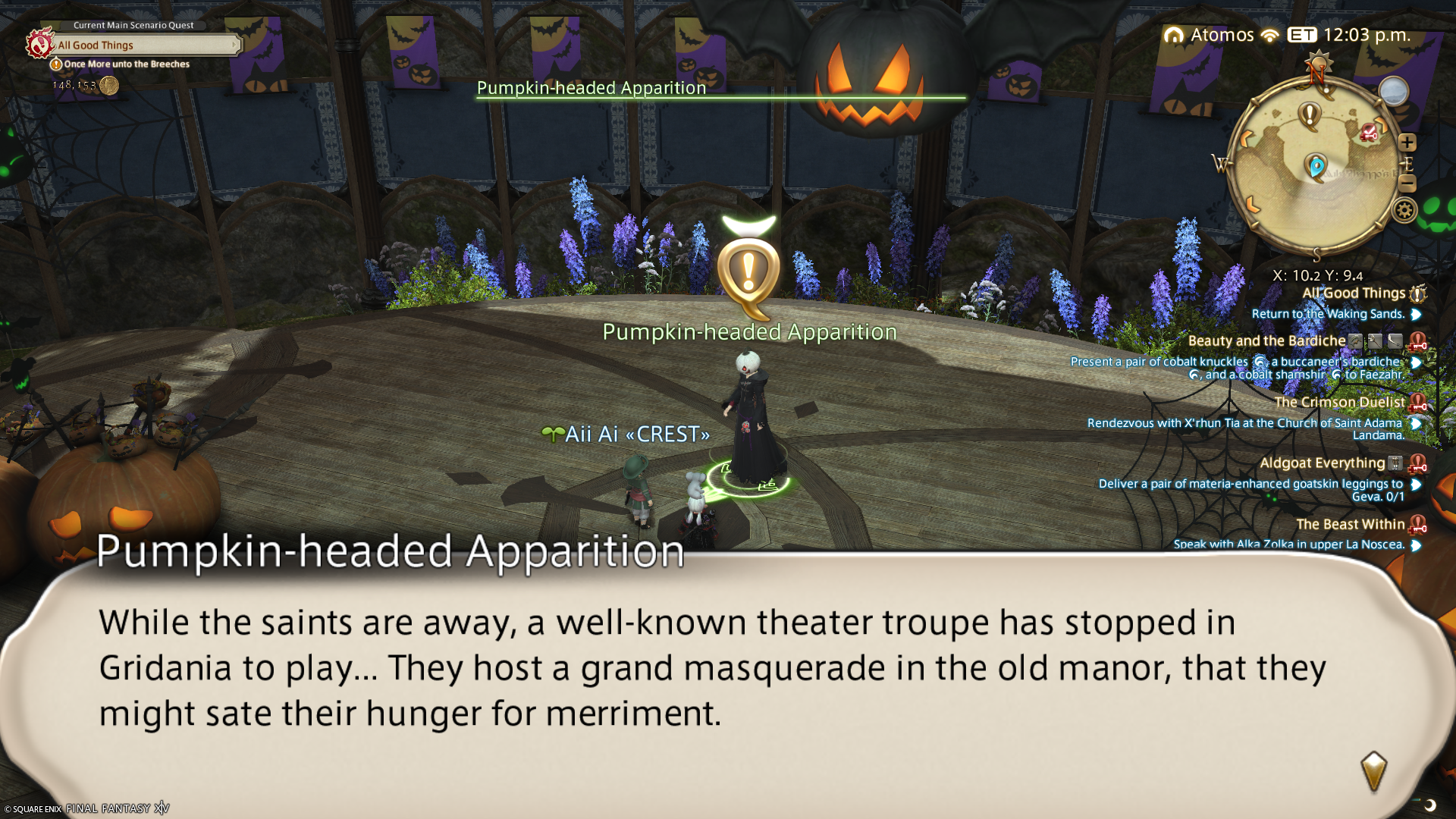Viewport: 1456px width, 819px height.
Task: Select the Beauty and the Bardiche quest
Action: pyautogui.click(x=1266, y=341)
